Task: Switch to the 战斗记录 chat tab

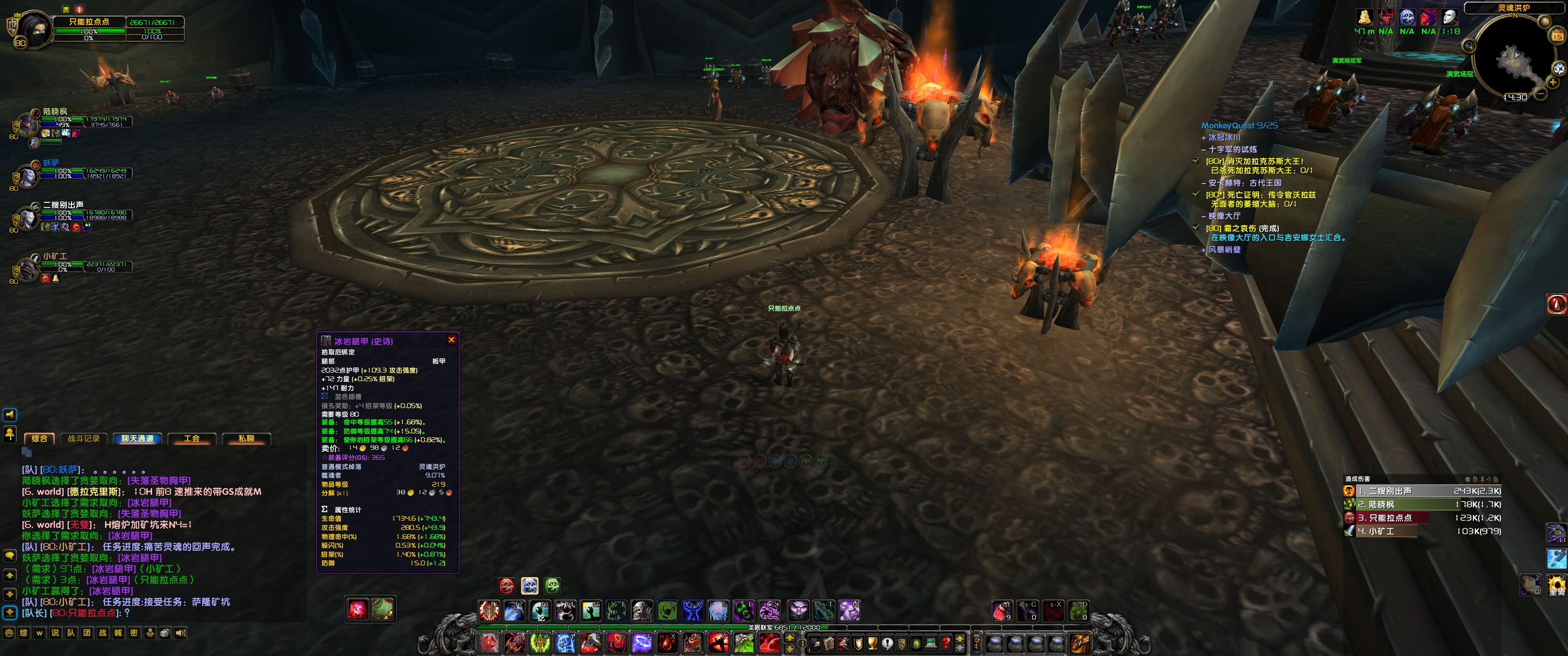Action: tap(84, 439)
